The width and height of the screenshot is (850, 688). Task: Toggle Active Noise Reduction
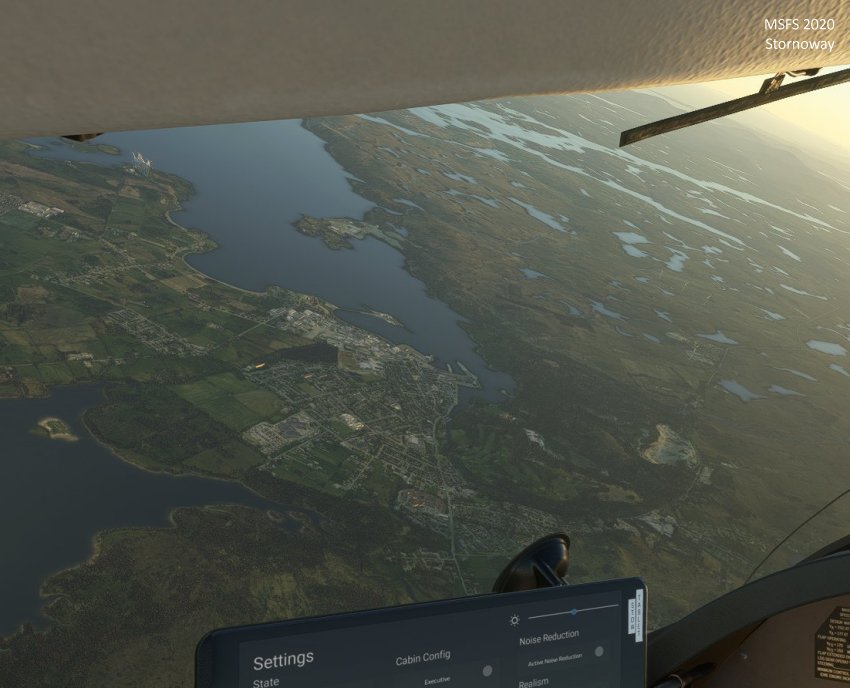pos(599,652)
